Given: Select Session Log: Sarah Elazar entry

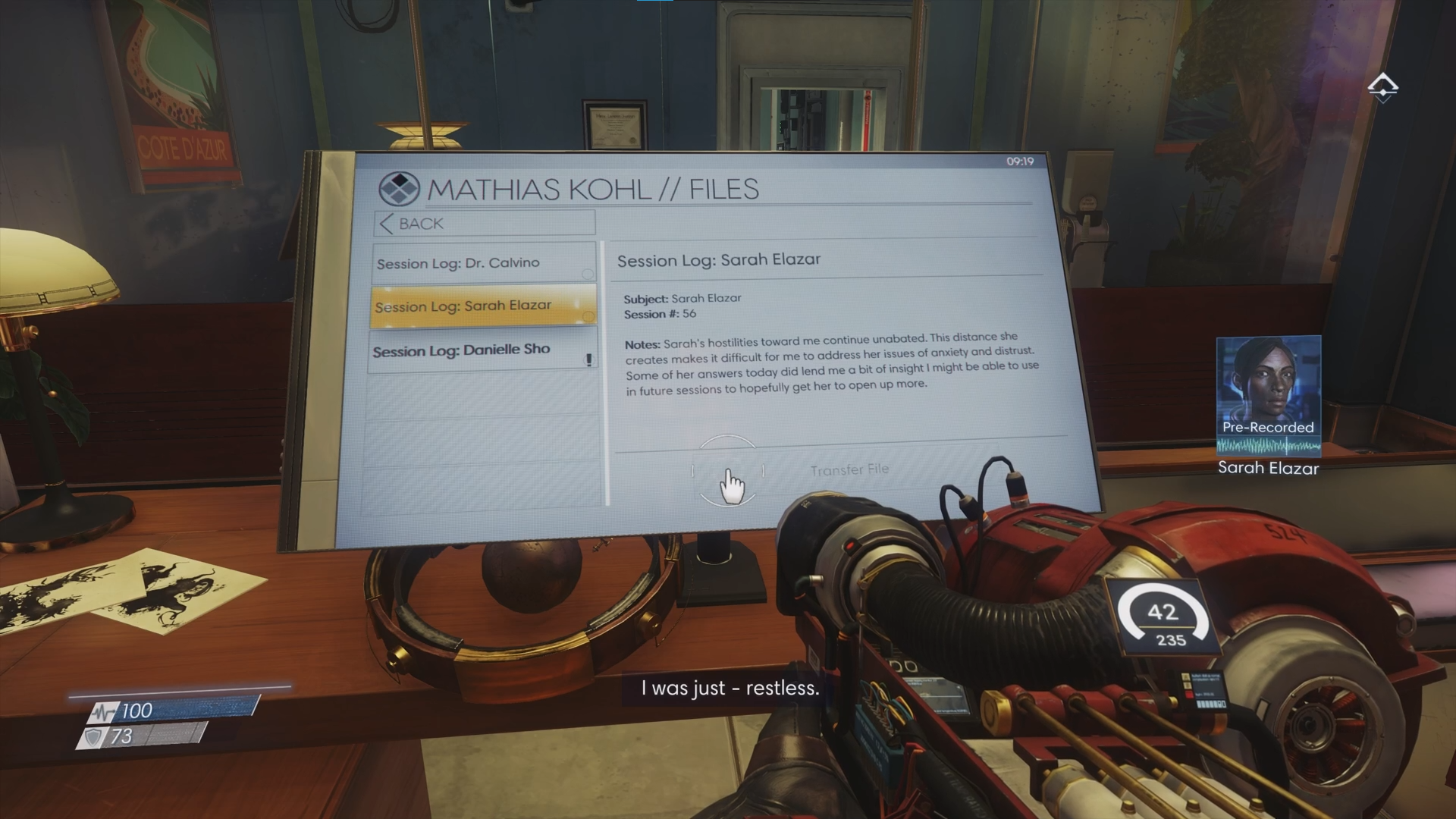Looking at the screenshot, I should (x=484, y=306).
